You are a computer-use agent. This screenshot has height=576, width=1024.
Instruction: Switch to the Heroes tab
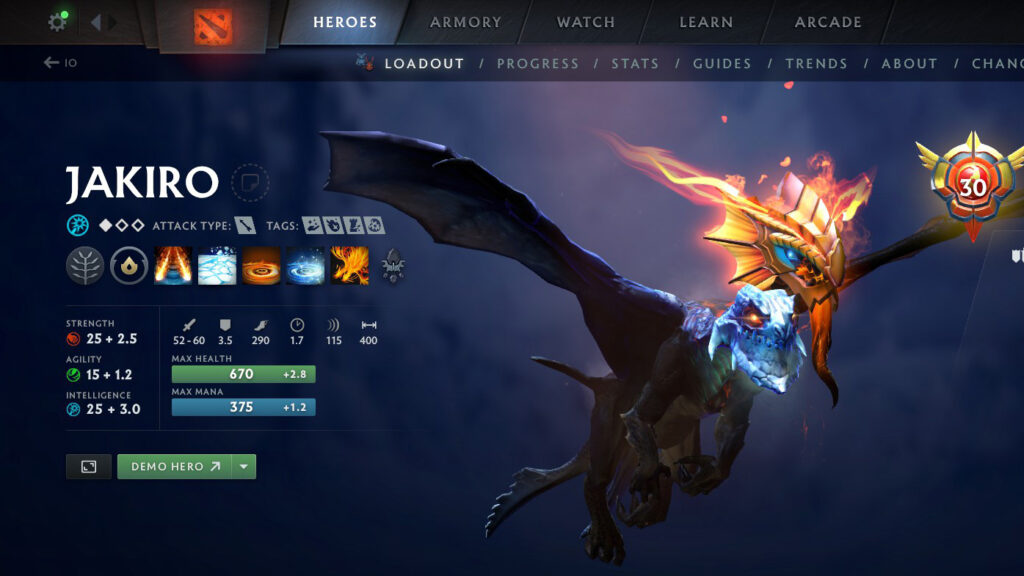pos(345,22)
